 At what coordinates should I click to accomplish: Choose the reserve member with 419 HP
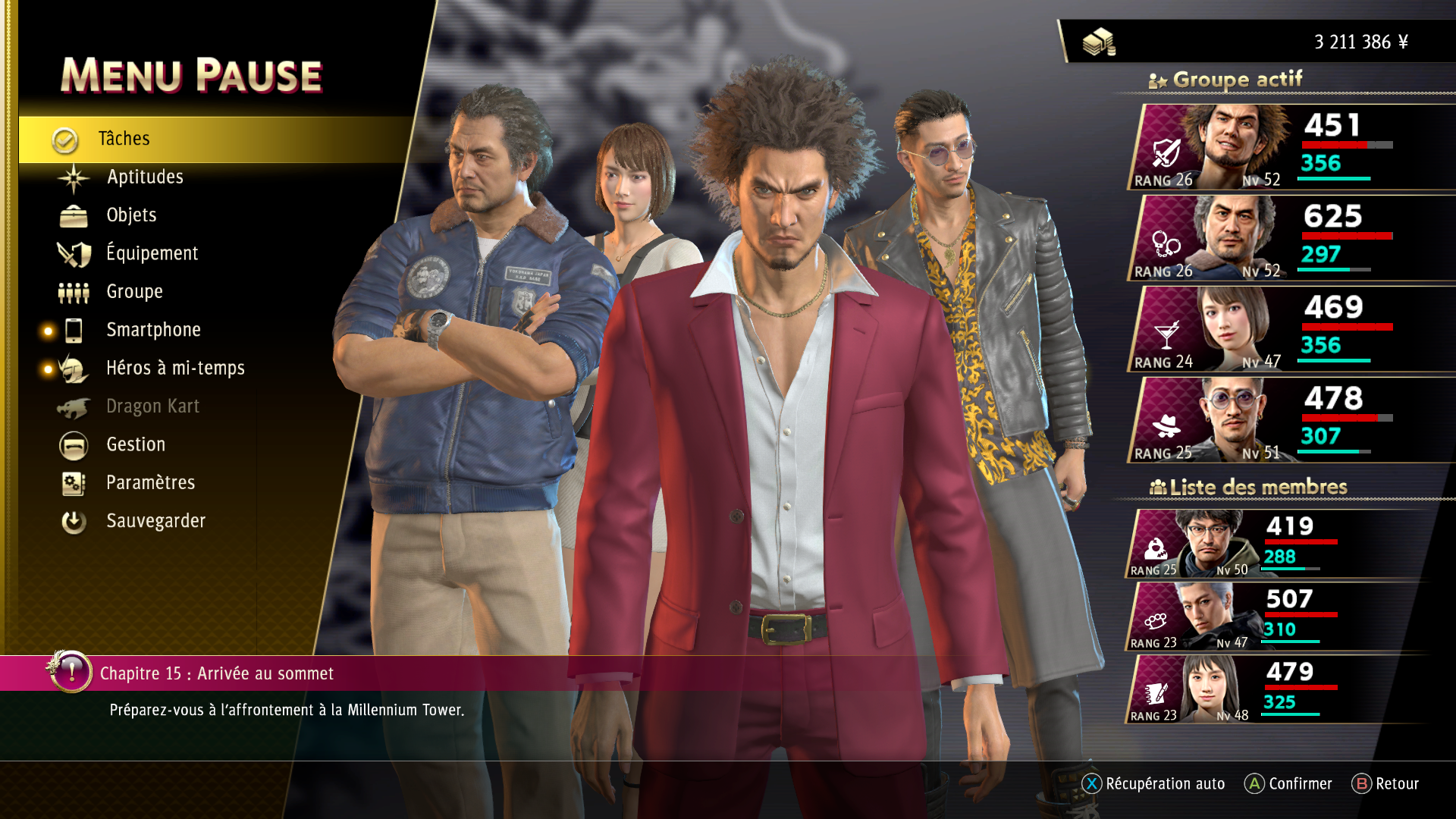1274,544
